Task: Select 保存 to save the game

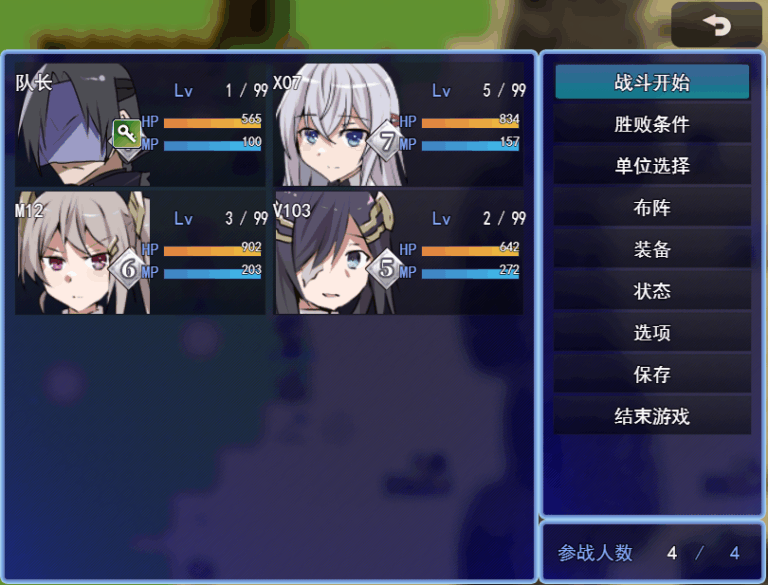Action: tap(652, 374)
